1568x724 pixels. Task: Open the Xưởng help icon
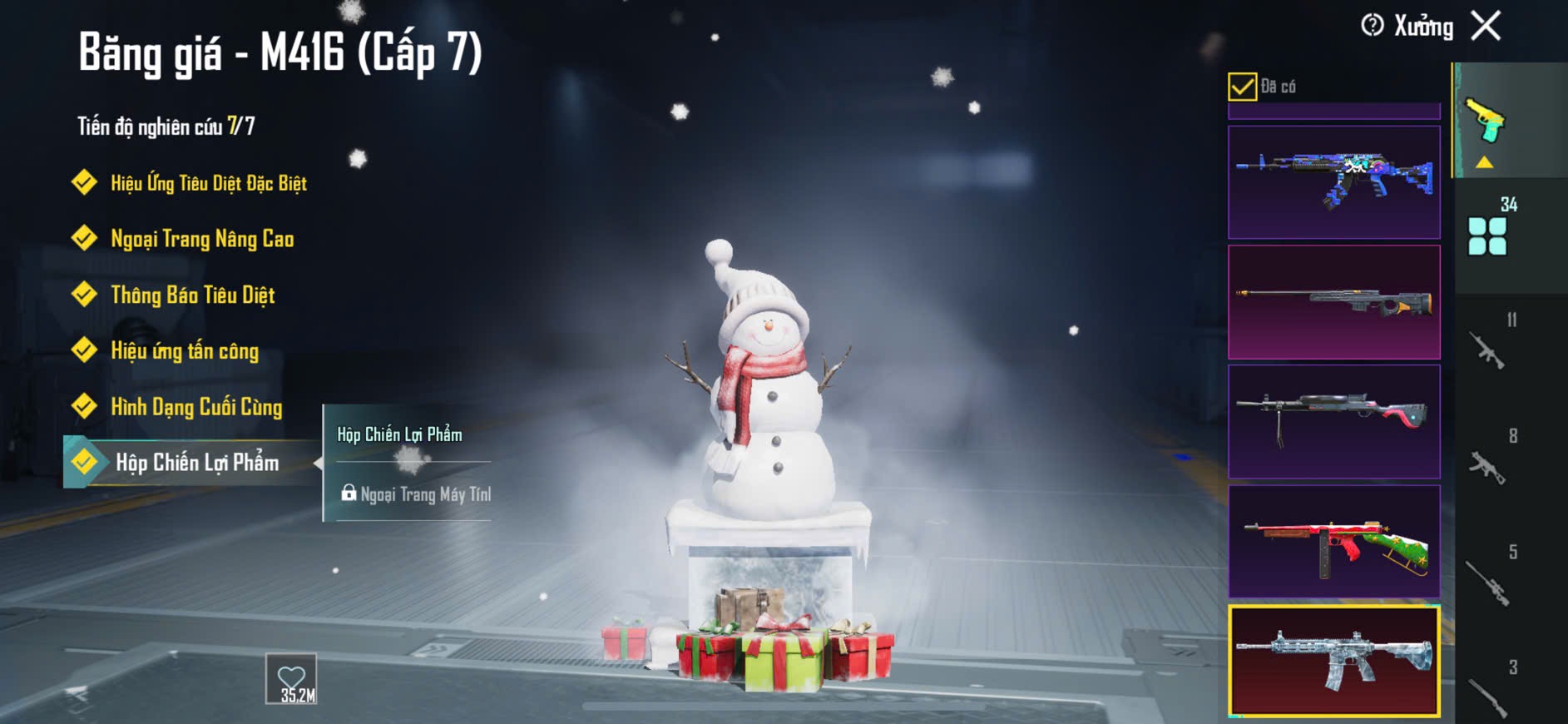1372,26
